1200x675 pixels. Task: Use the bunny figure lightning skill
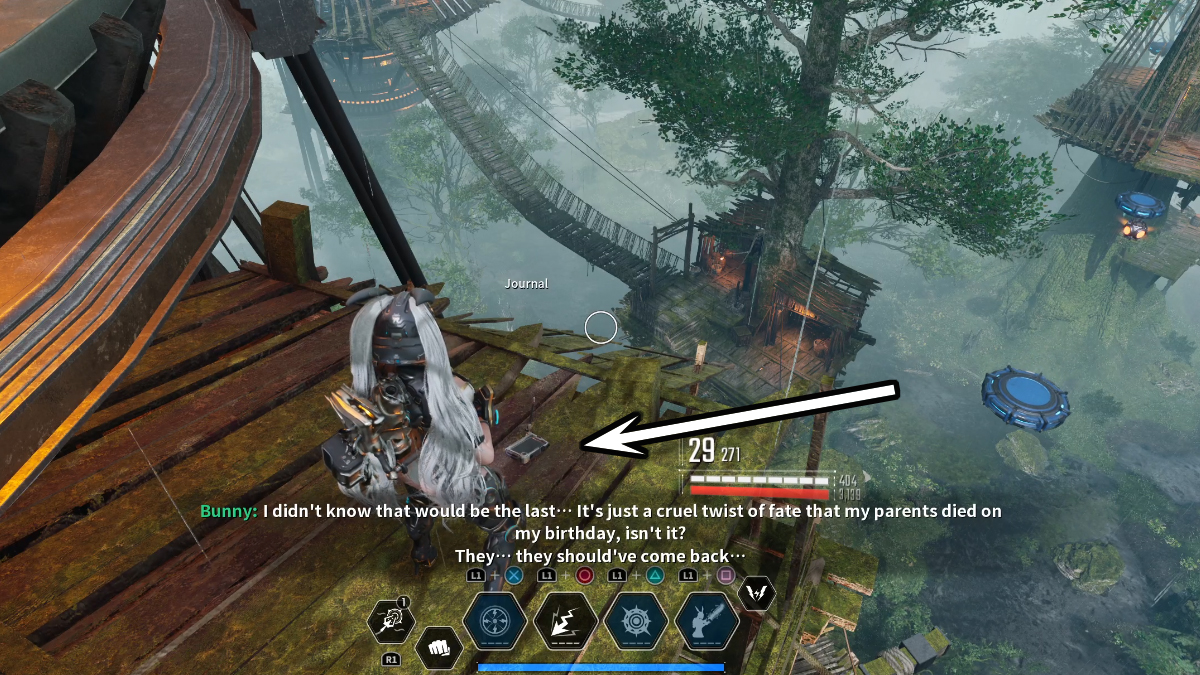[707, 621]
